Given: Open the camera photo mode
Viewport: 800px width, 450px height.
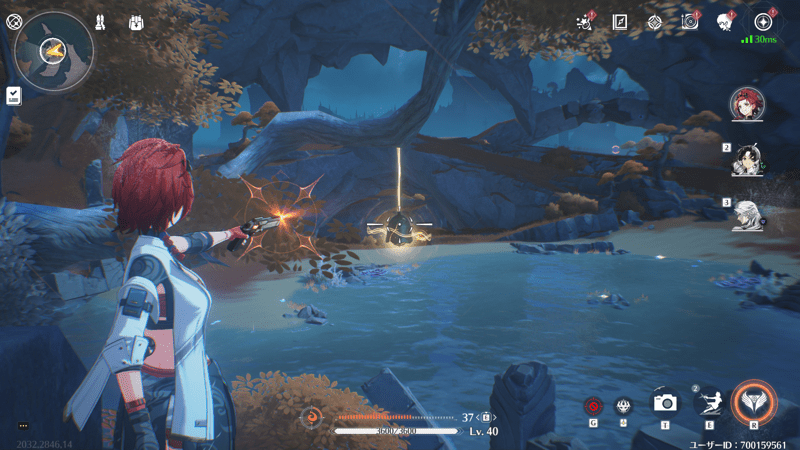Looking at the screenshot, I should tap(665, 402).
